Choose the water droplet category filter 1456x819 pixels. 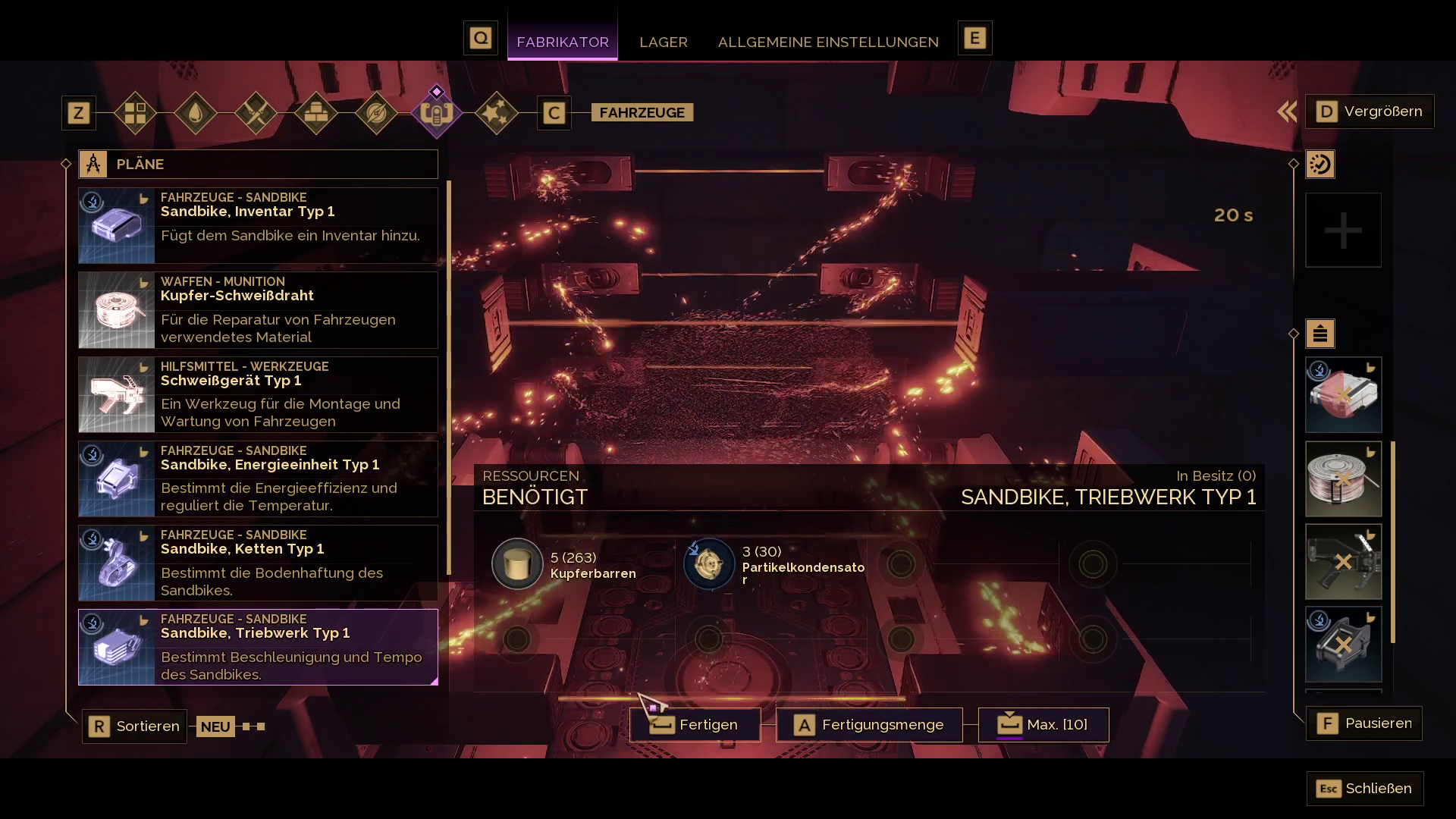196,113
